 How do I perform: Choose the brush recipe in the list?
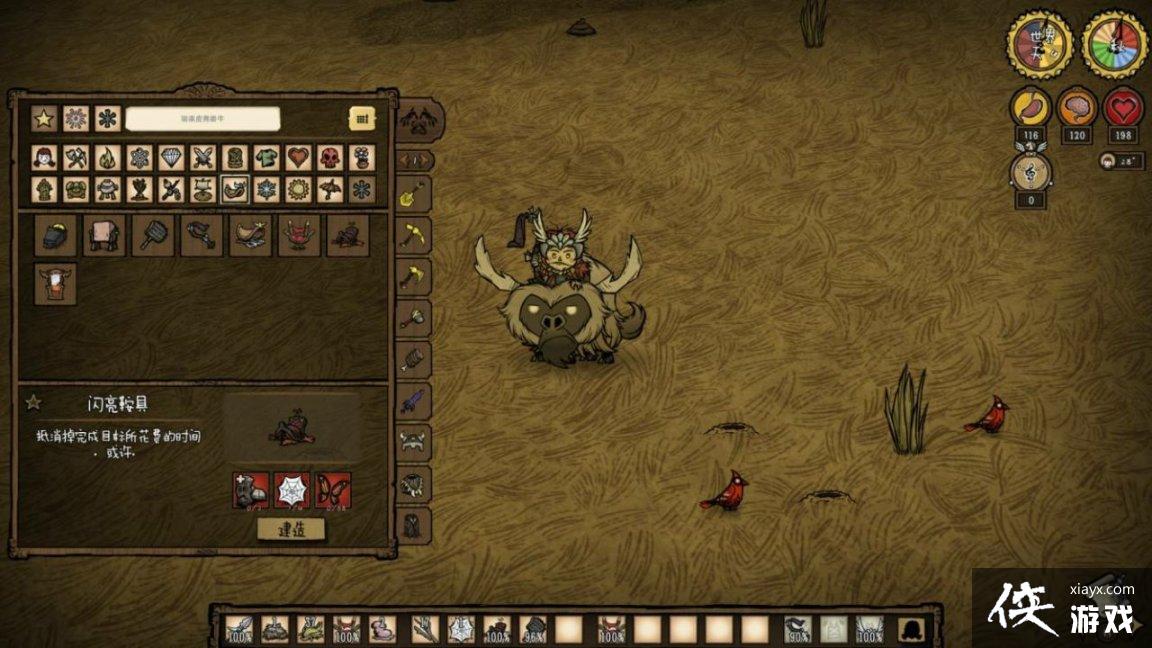(153, 236)
